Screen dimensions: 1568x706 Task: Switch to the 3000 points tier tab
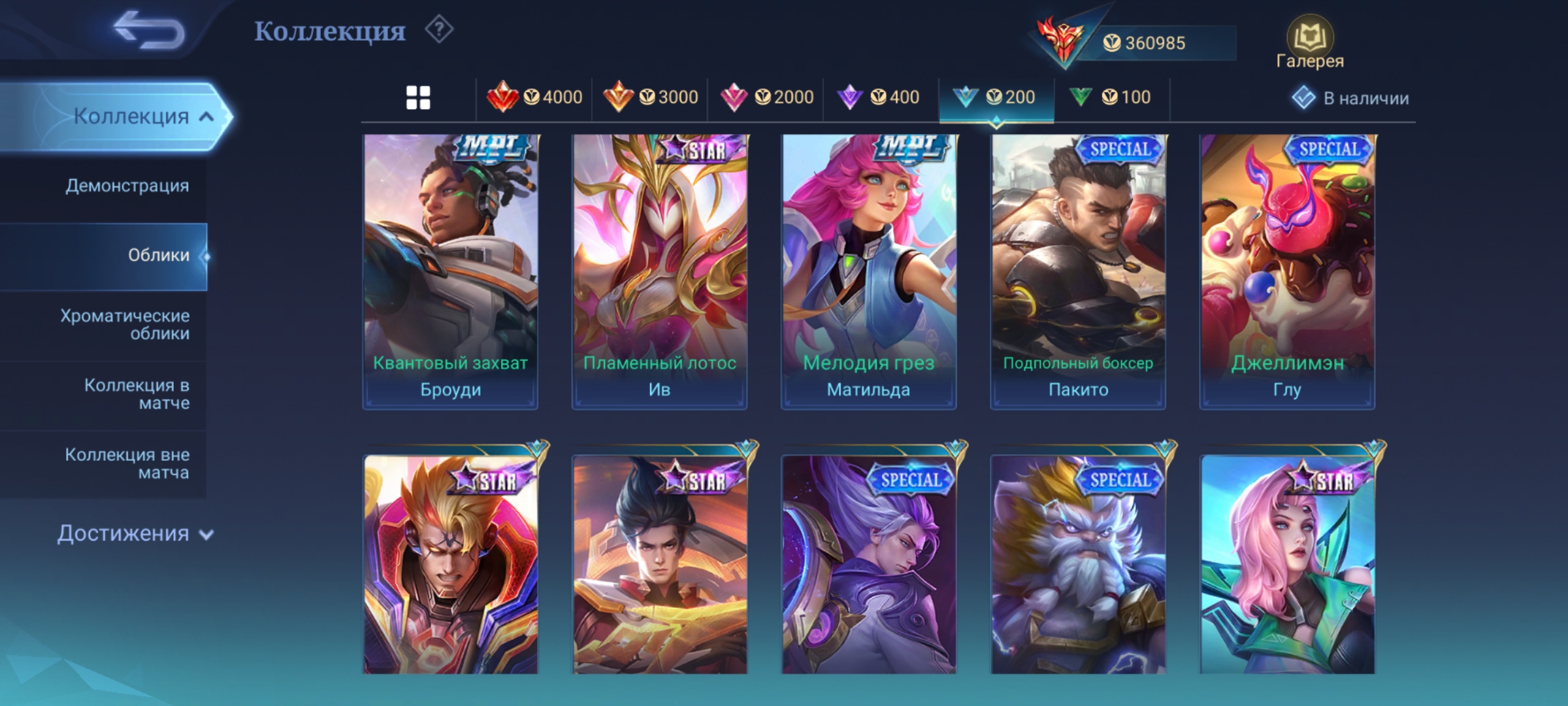click(650, 98)
